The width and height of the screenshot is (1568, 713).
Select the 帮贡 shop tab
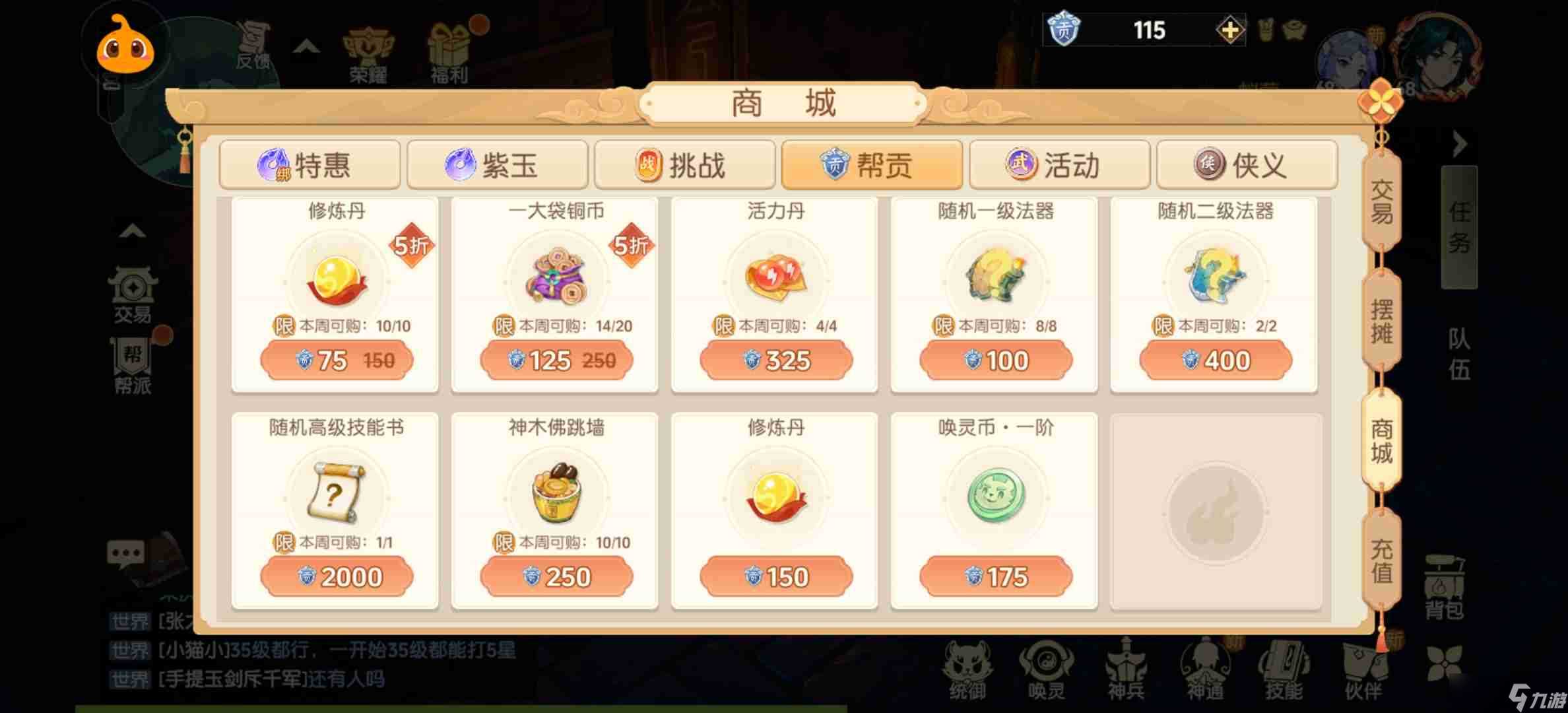[871, 166]
